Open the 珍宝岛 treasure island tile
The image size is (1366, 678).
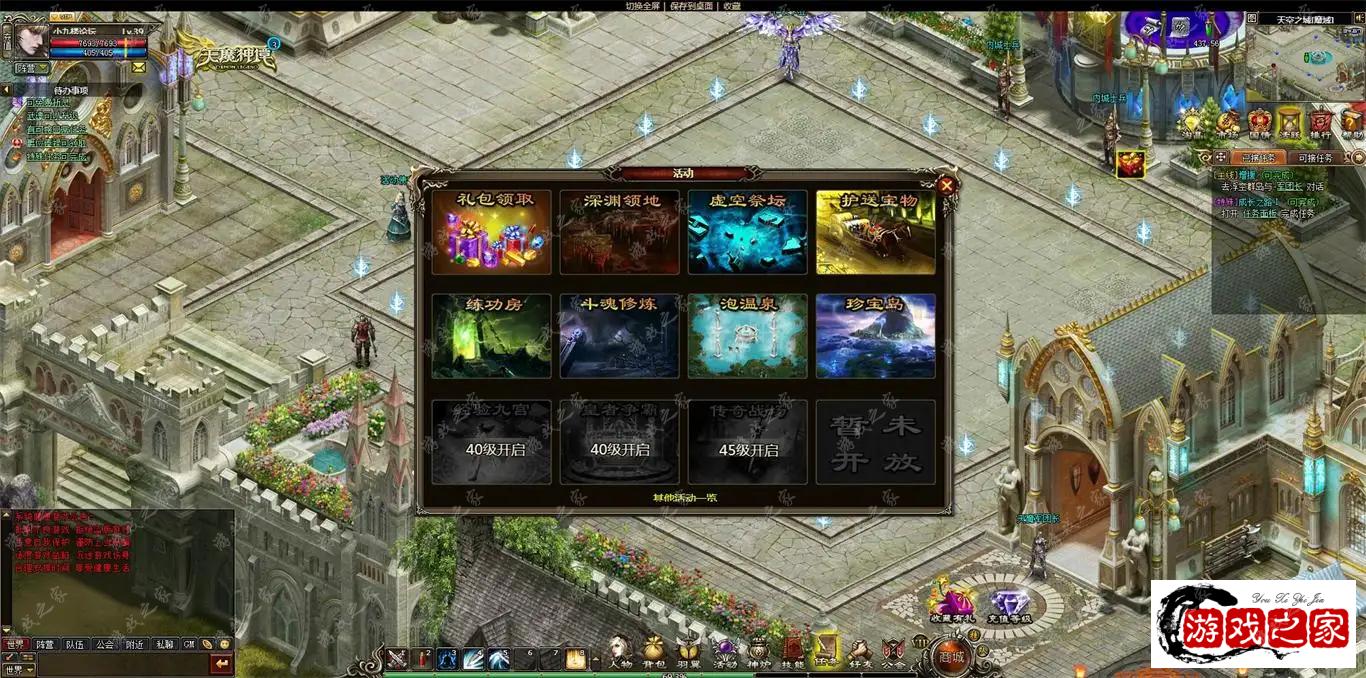coord(875,336)
